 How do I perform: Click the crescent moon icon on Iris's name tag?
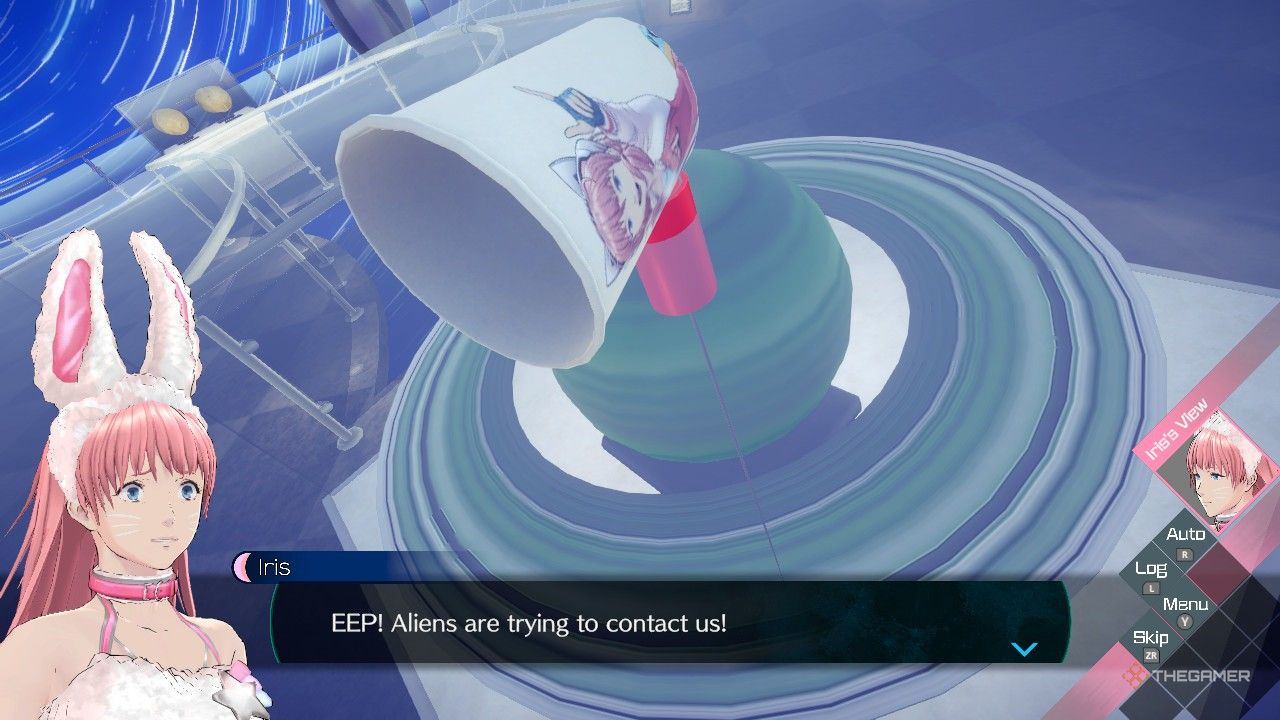coord(245,568)
